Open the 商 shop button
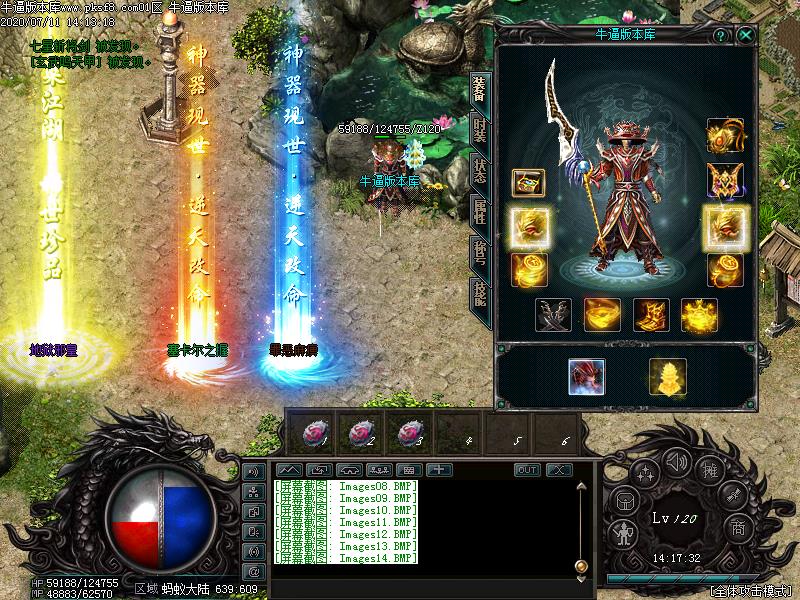The height and width of the screenshot is (600, 800). 738,527
